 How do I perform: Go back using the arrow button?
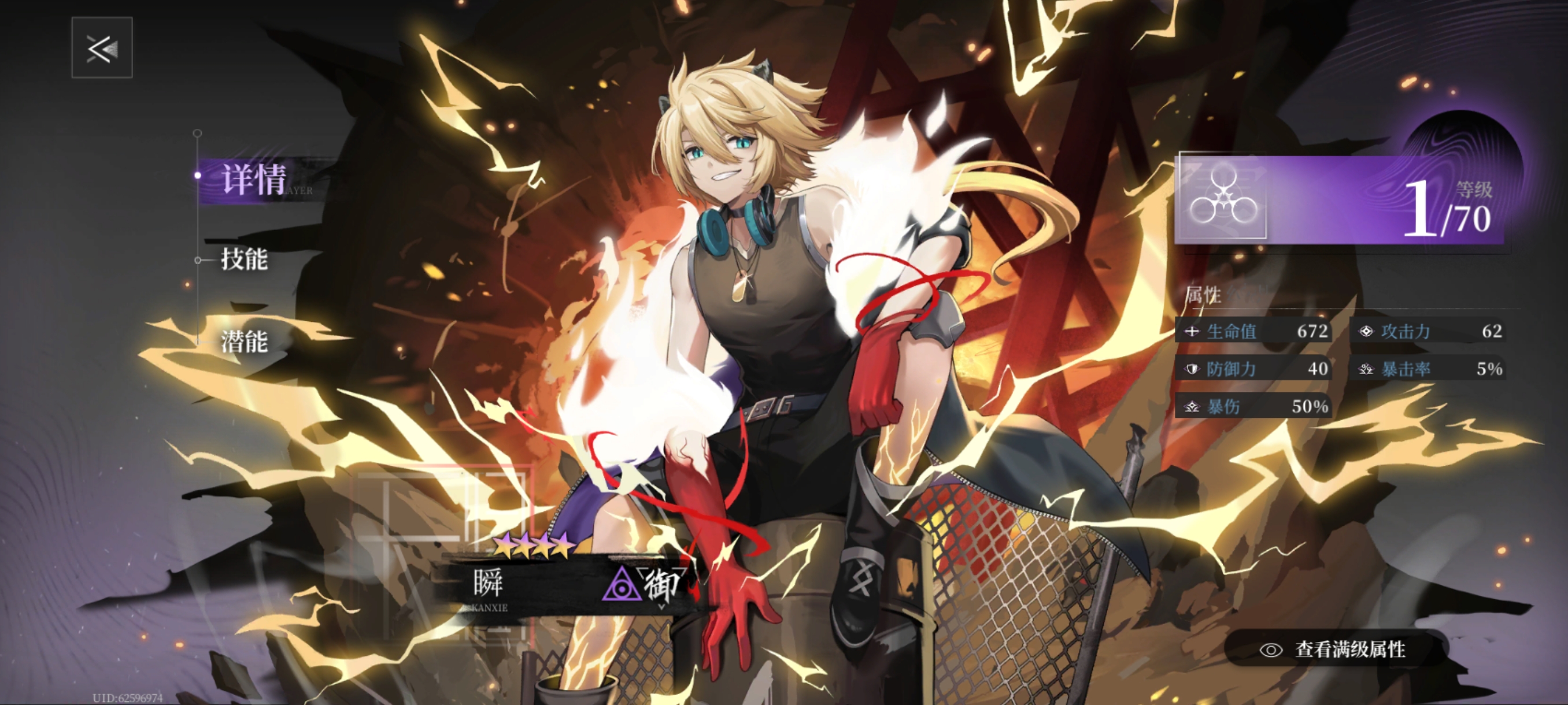pyautogui.click(x=102, y=48)
